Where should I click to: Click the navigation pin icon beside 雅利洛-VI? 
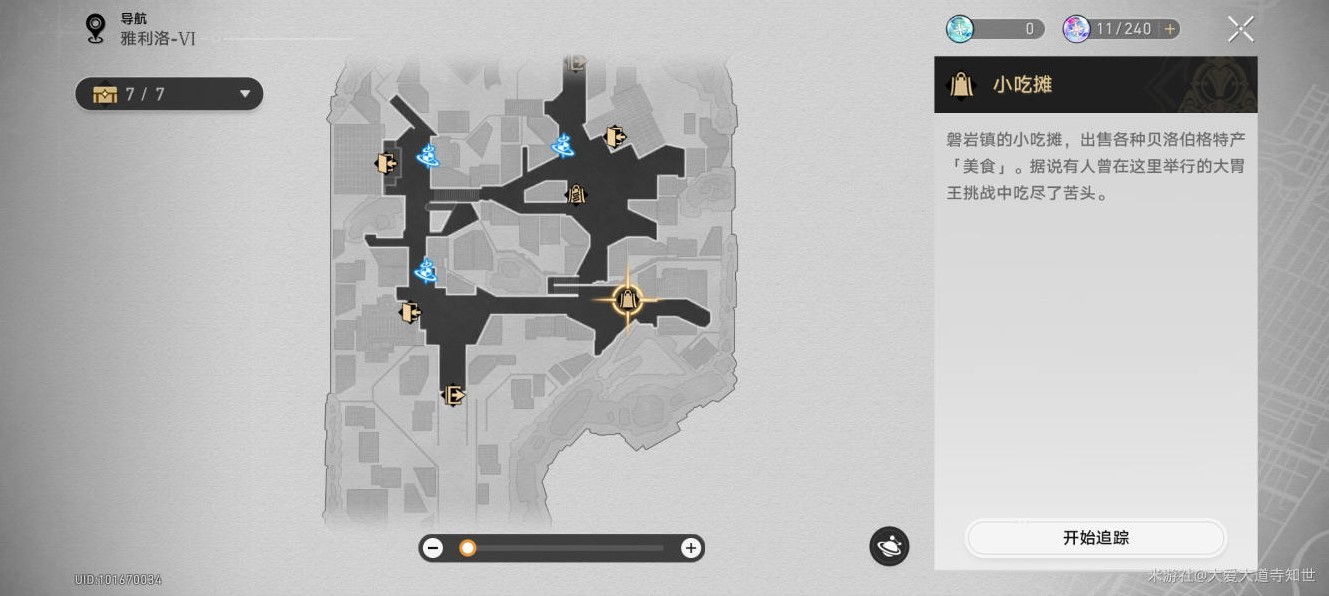click(x=96, y=29)
